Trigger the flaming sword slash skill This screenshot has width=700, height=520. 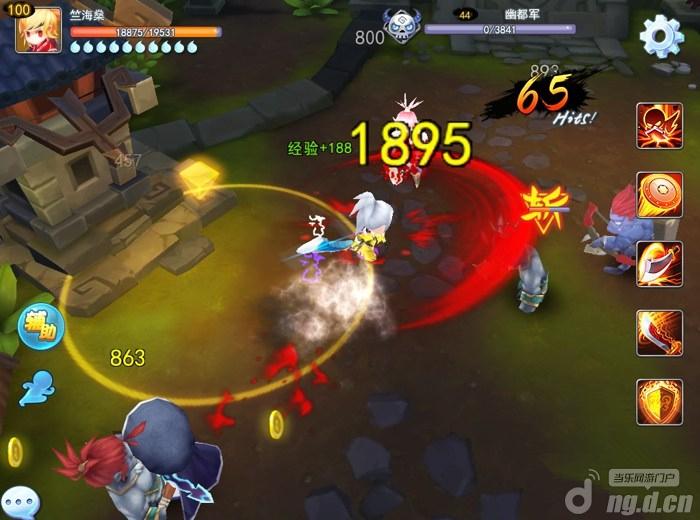tap(659, 332)
